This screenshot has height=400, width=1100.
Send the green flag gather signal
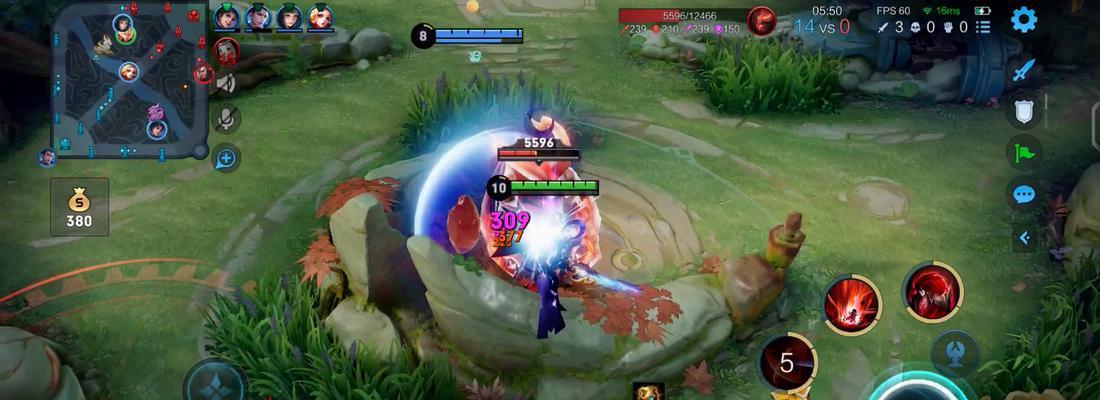point(1023,153)
